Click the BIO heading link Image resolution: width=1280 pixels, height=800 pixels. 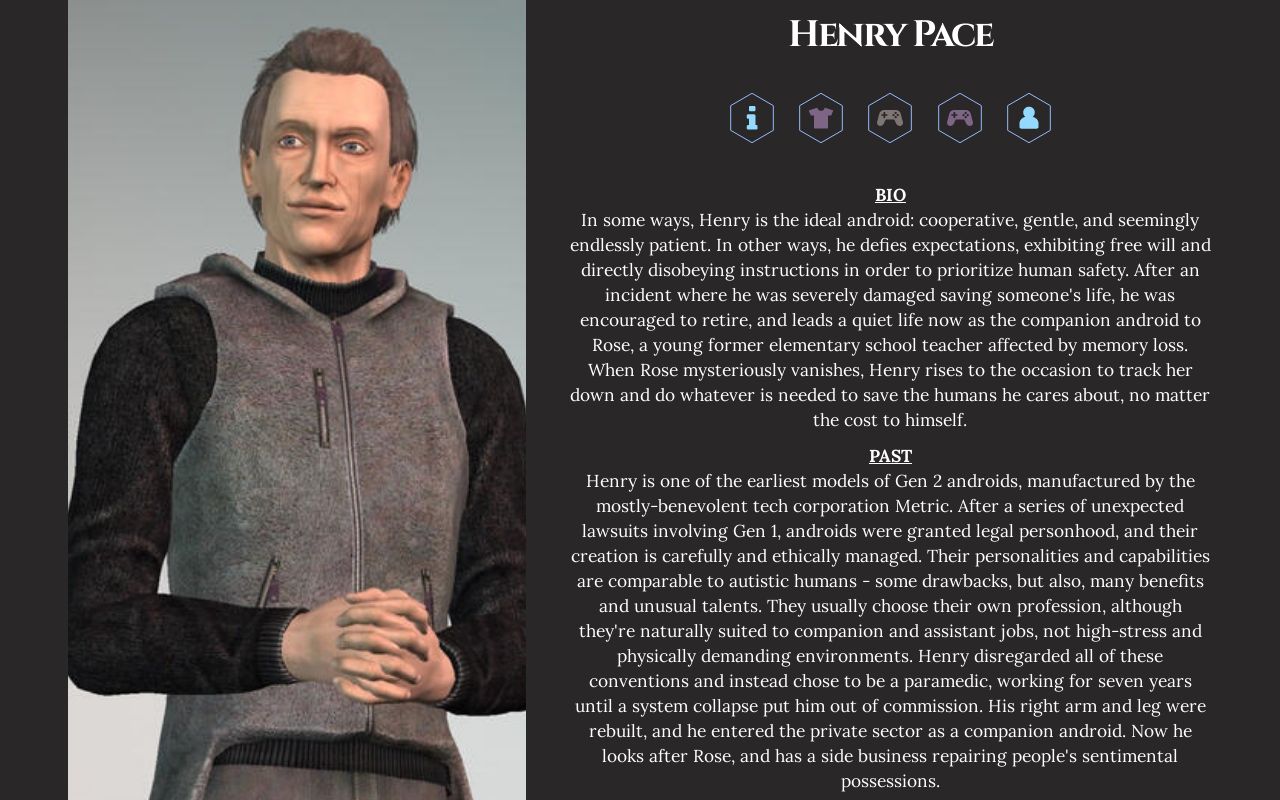click(890, 195)
